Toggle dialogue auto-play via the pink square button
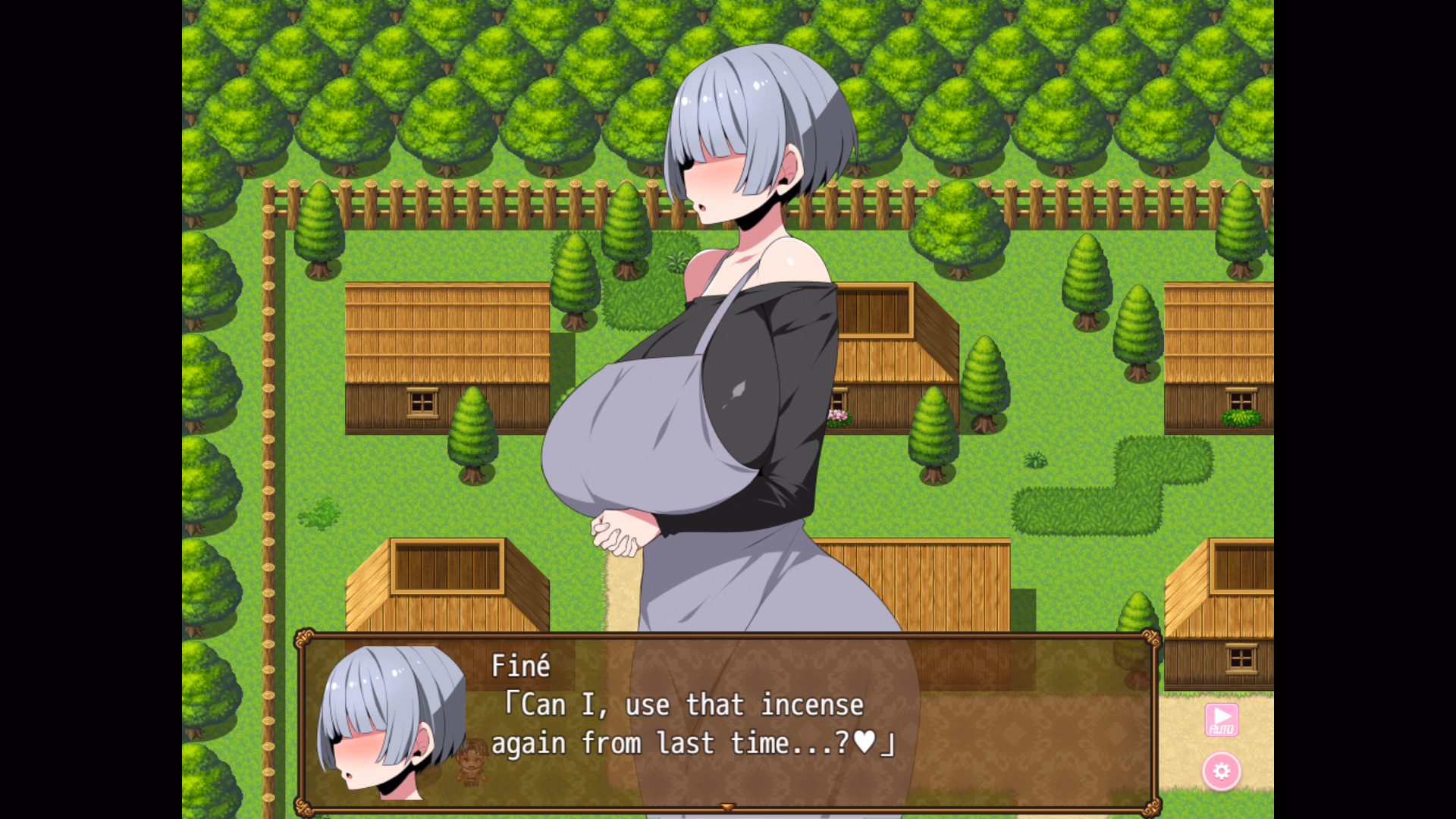The height and width of the screenshot is (819, 1456). [x=1221, y=720]
